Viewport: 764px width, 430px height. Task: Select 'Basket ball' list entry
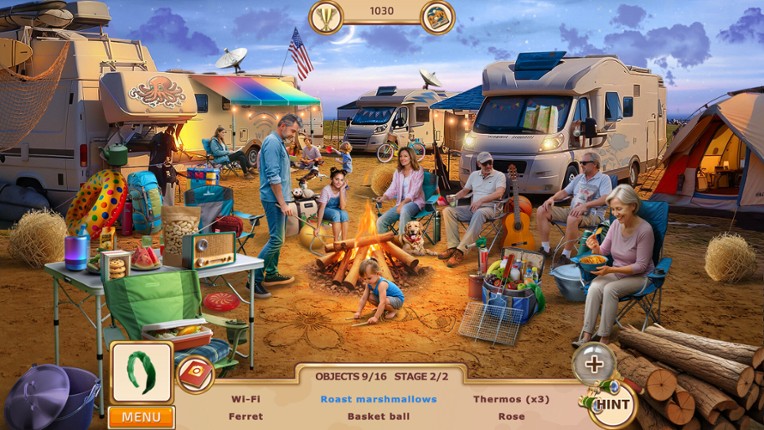(x=378, y=416)
